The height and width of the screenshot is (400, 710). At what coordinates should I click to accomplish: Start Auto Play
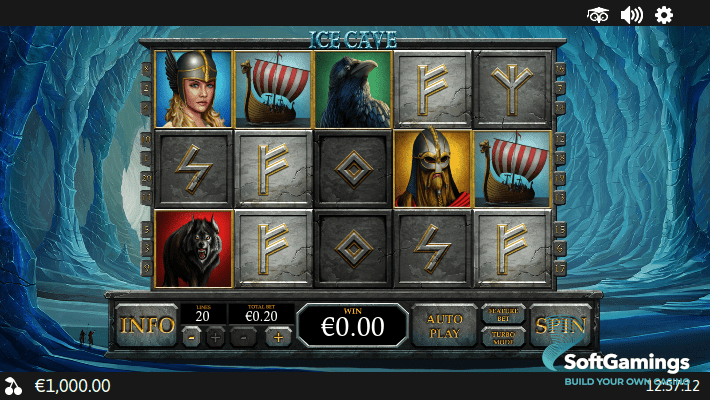[x=444, y=324]
